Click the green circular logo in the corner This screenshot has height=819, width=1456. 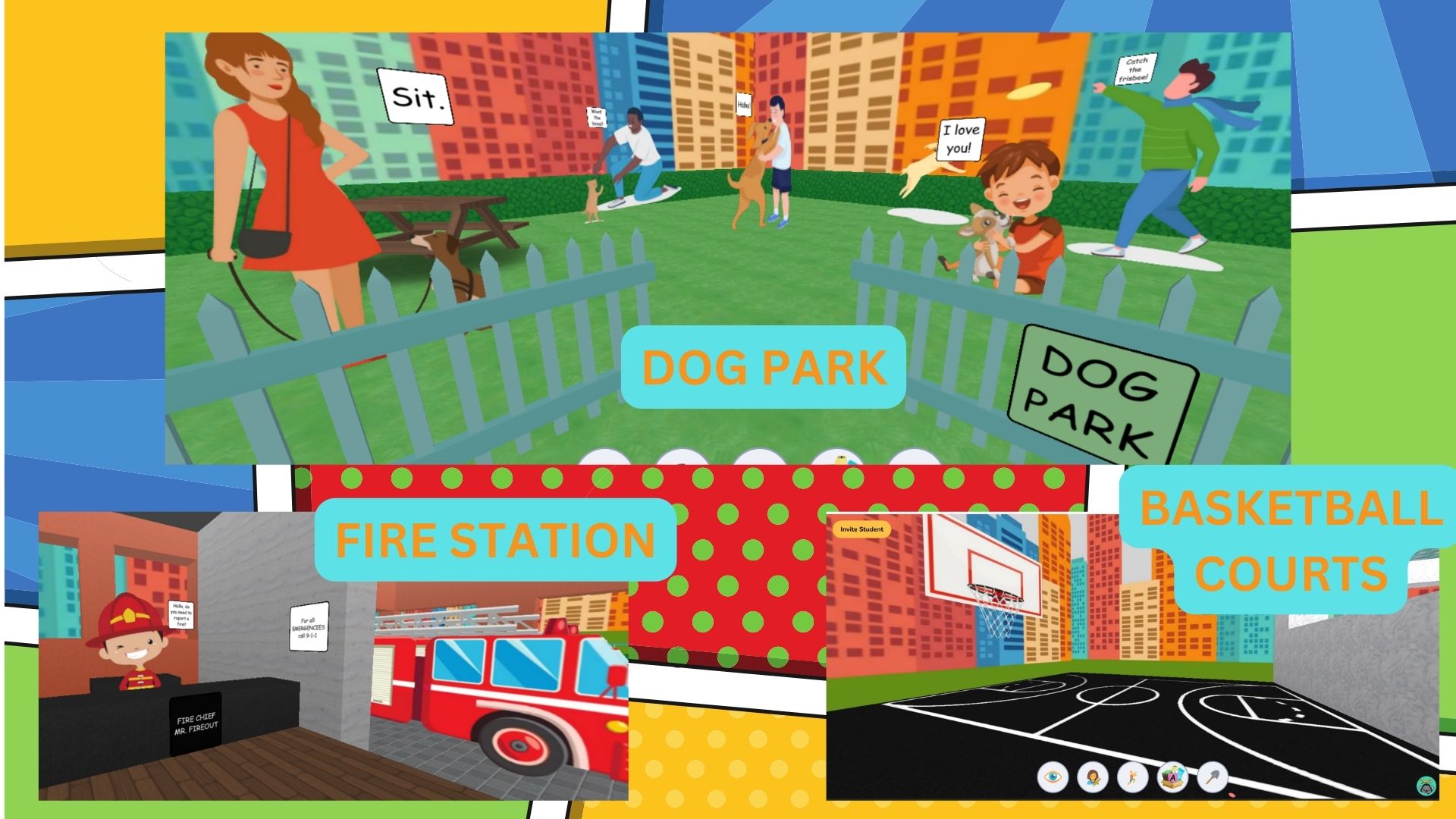(x=1426, y=786)
